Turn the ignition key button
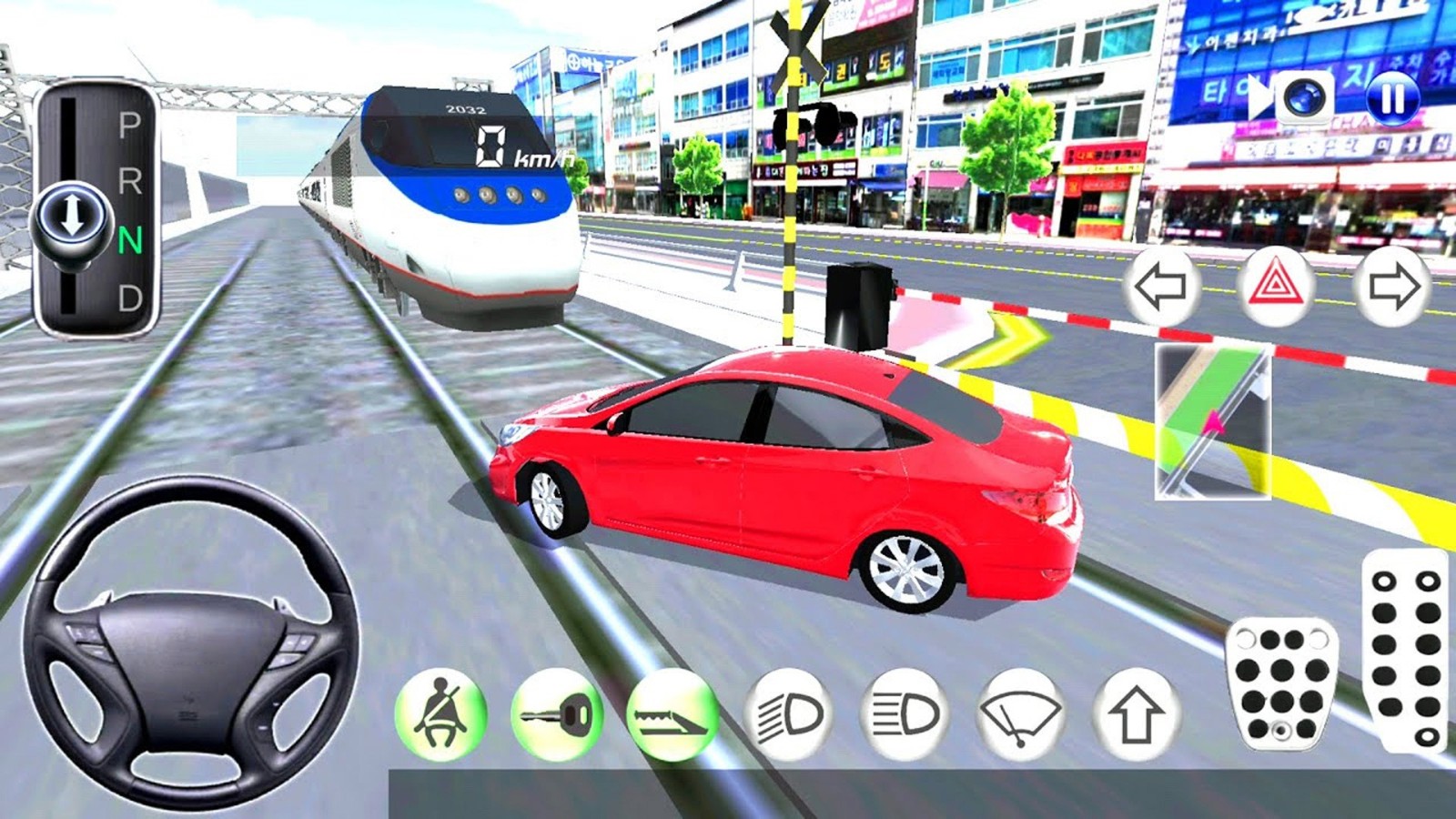Image resolution: width=1456 pixels, height=819 pixels. (x=557, y=714)
